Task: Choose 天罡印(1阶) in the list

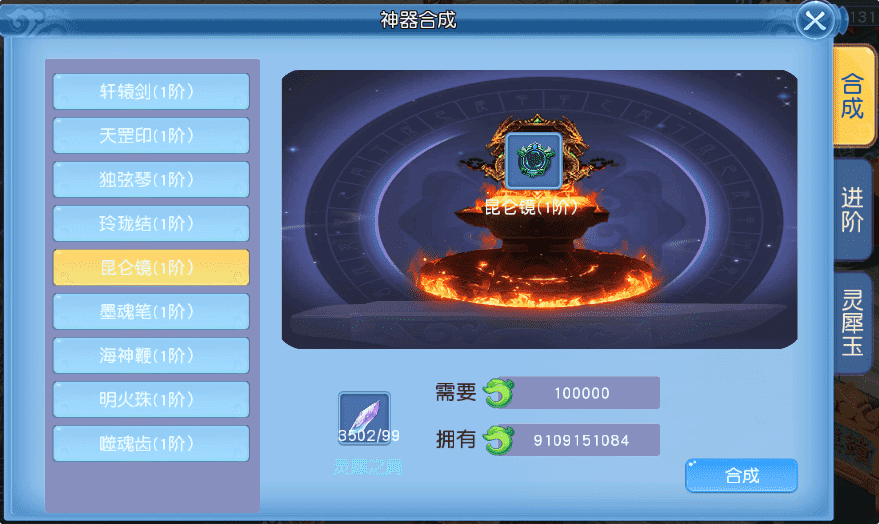Action: tap(151, 136)
